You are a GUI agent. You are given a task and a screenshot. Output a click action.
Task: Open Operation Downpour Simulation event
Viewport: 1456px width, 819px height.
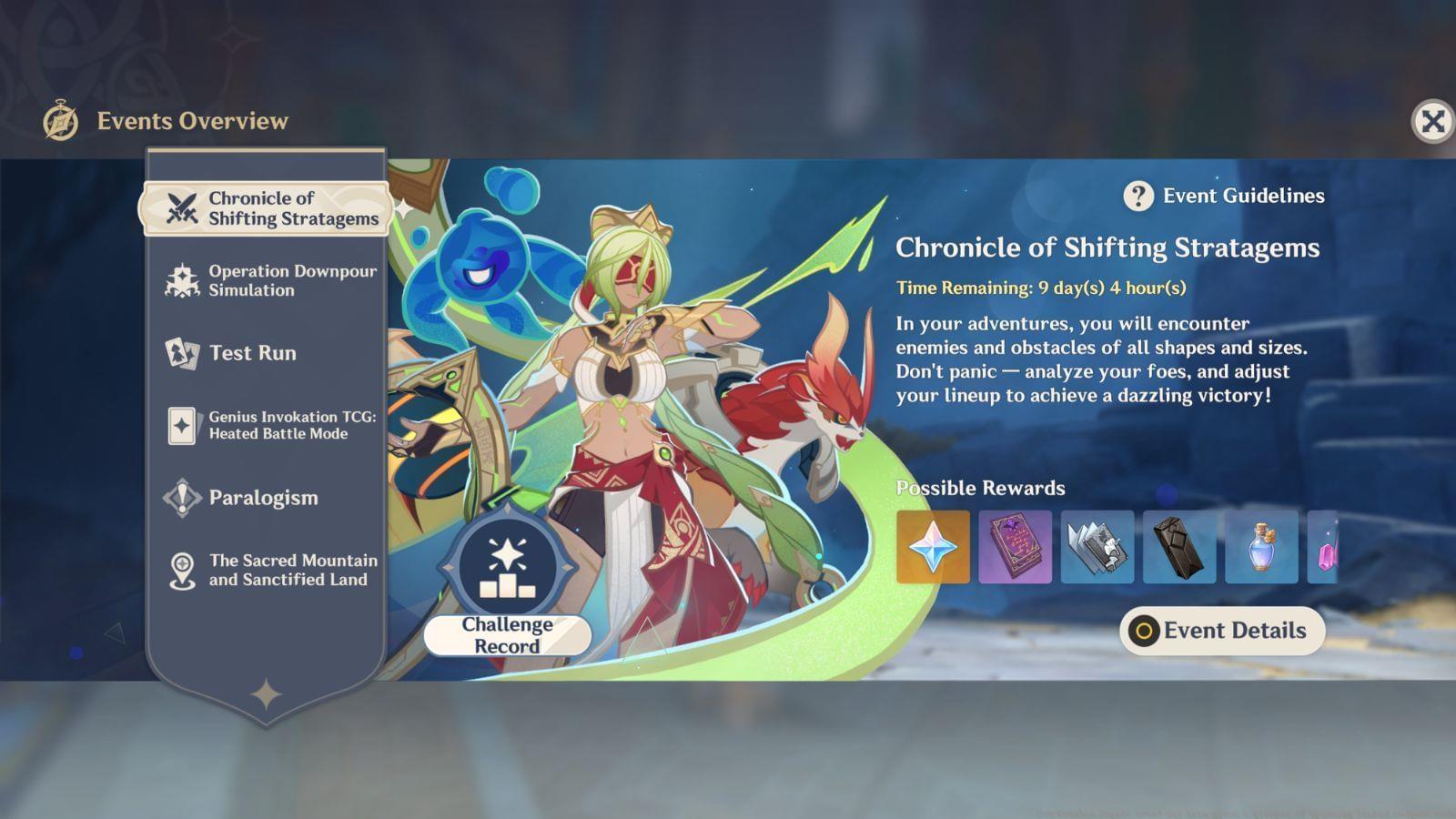click(x=267, y=280)
